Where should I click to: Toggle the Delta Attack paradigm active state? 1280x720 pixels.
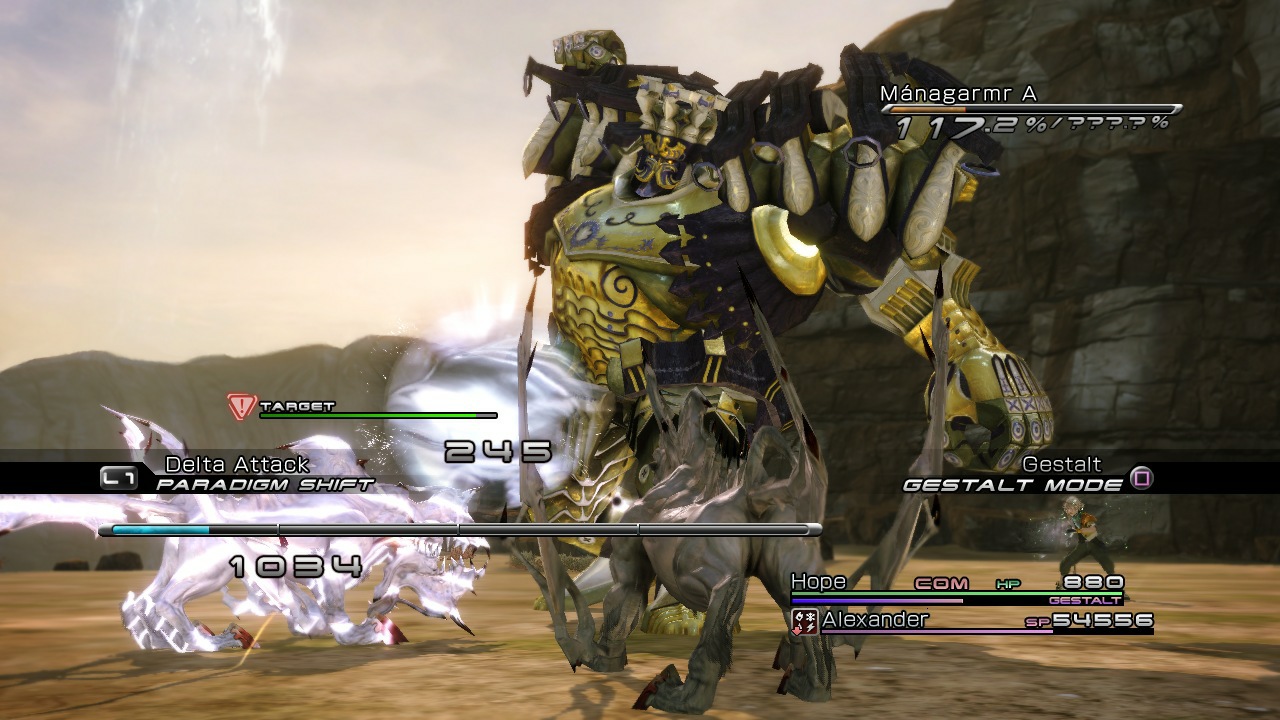236,463
